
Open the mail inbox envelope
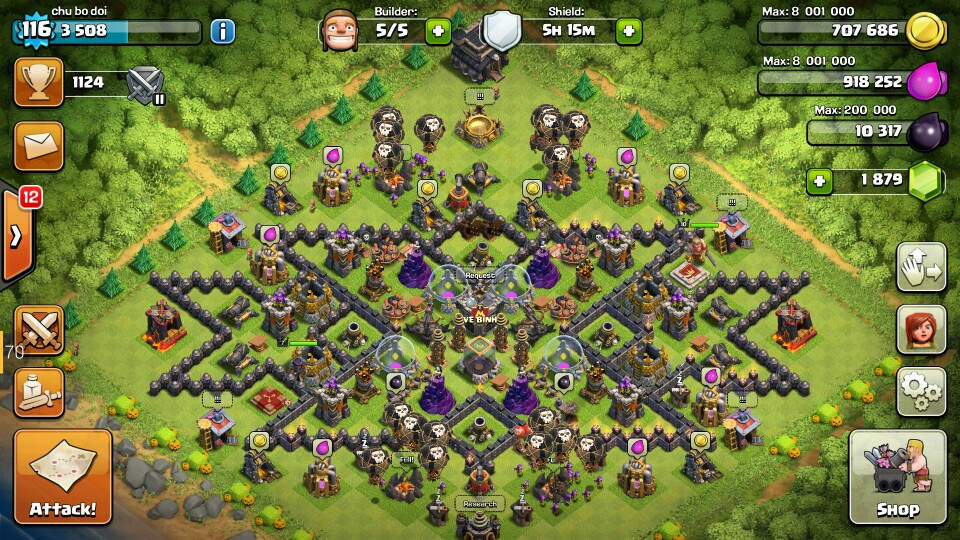[x=38, y=146]
